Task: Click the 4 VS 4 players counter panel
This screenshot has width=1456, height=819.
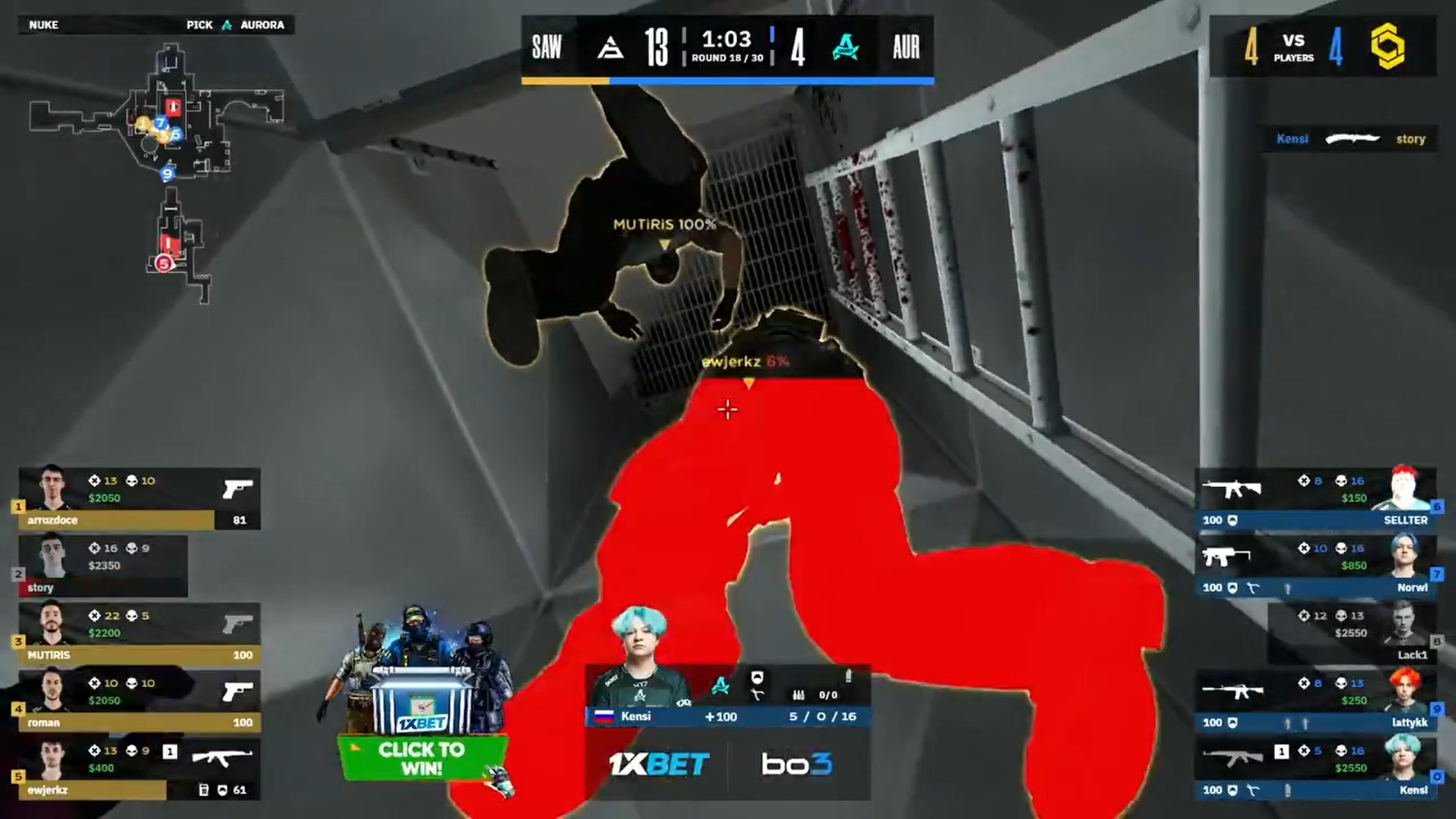Action: [1292, 45]
